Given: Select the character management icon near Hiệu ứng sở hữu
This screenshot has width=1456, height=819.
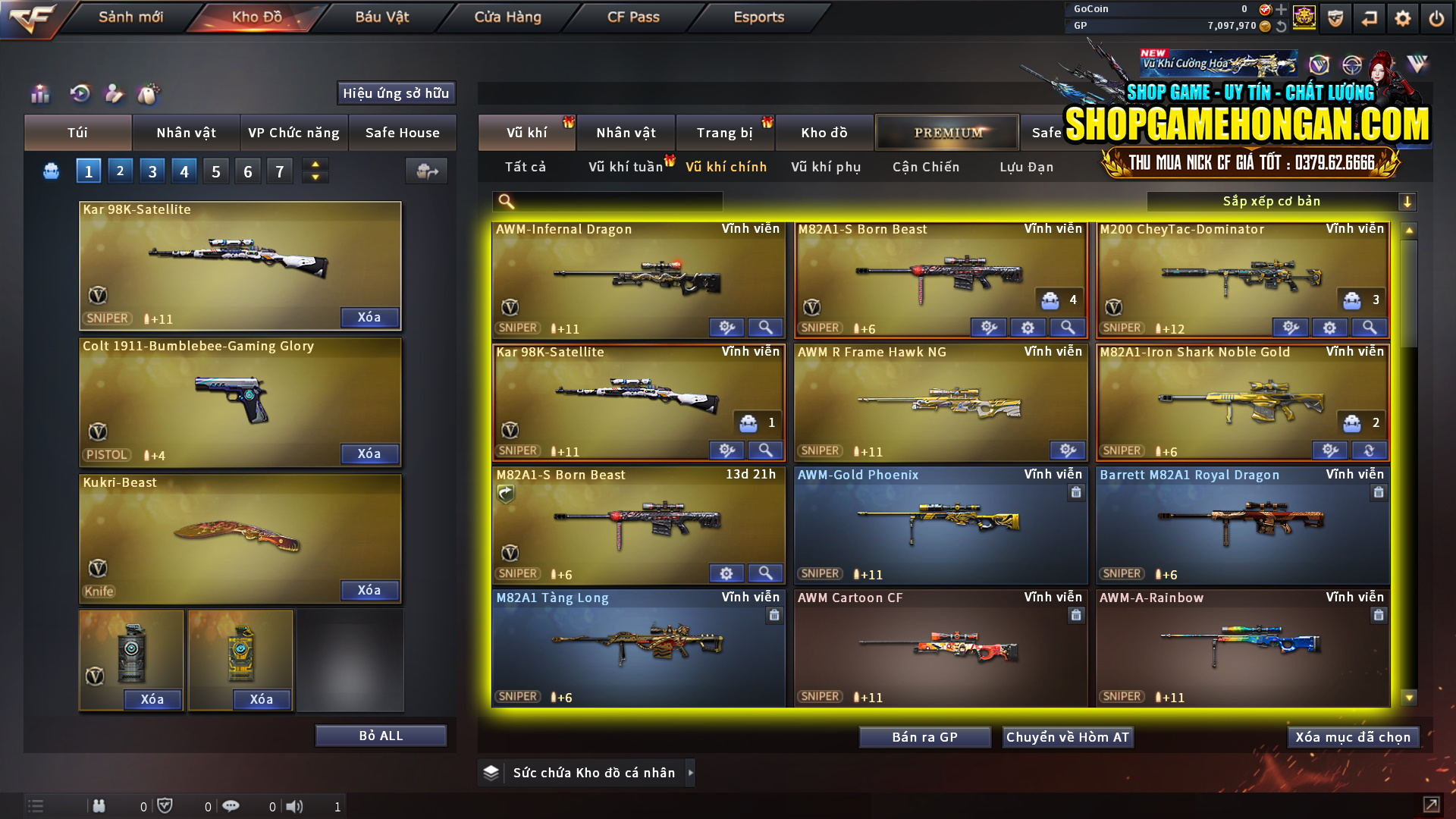Looking at the screenshot, I should [x=114, y=94].
